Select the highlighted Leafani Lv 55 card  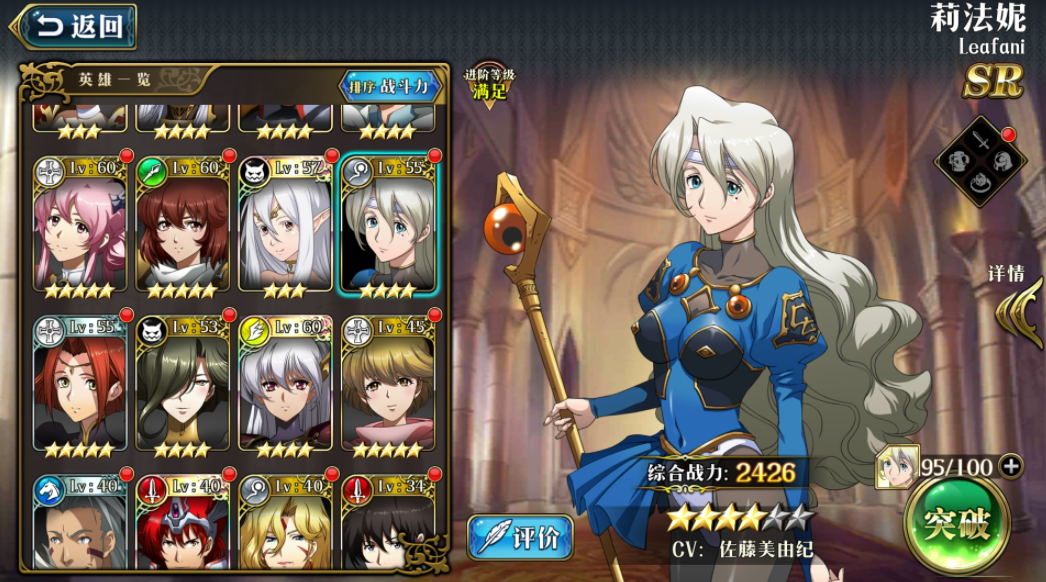[388, 226]
